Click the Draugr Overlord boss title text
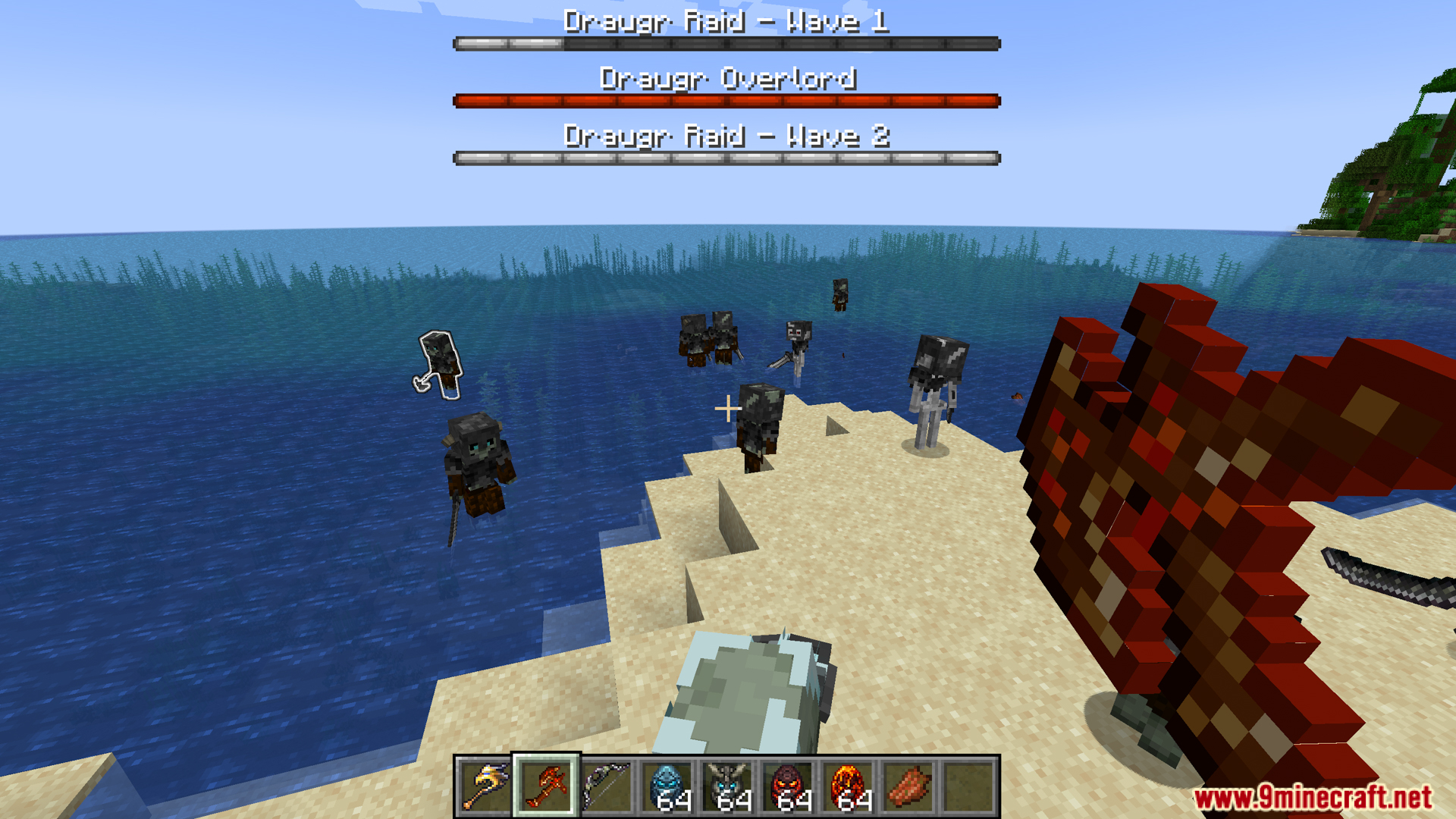This screenshot has width=1456, height=819. point(728,78)
